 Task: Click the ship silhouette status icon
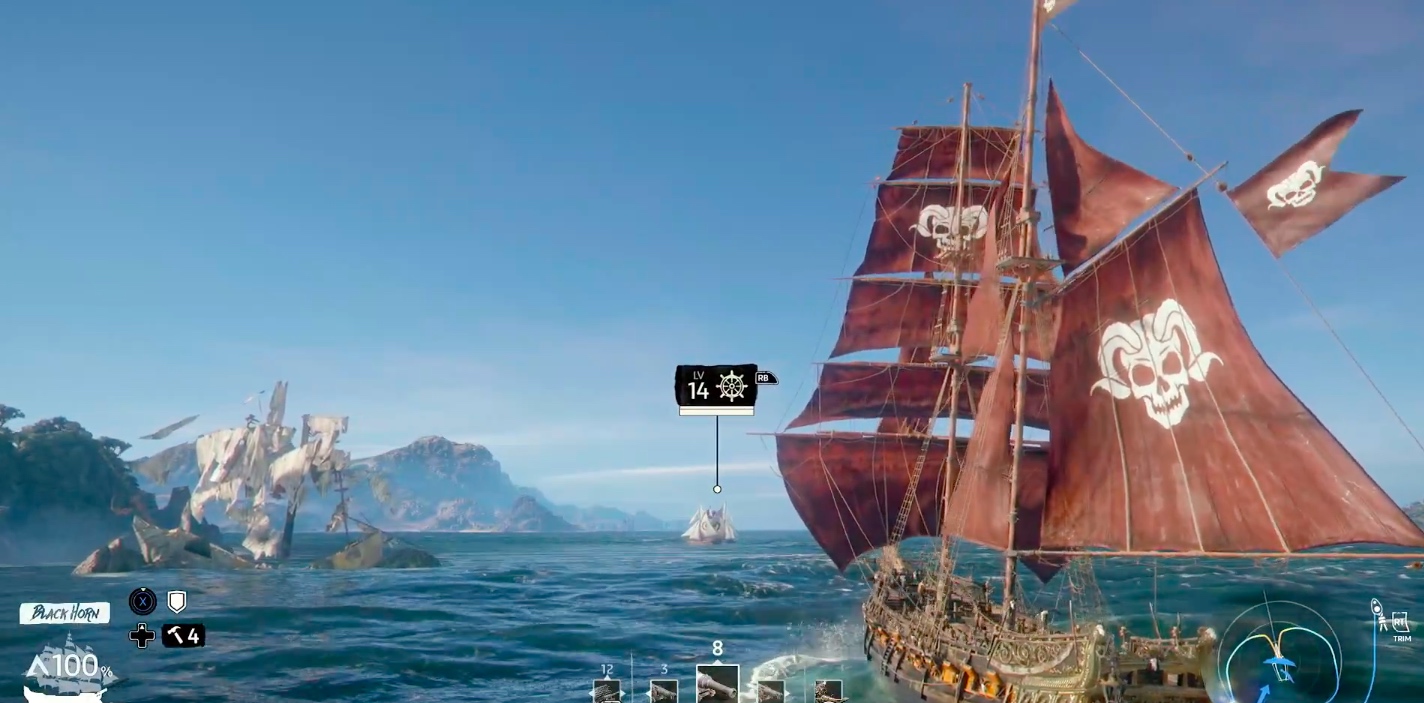click(x=66, y=668)
